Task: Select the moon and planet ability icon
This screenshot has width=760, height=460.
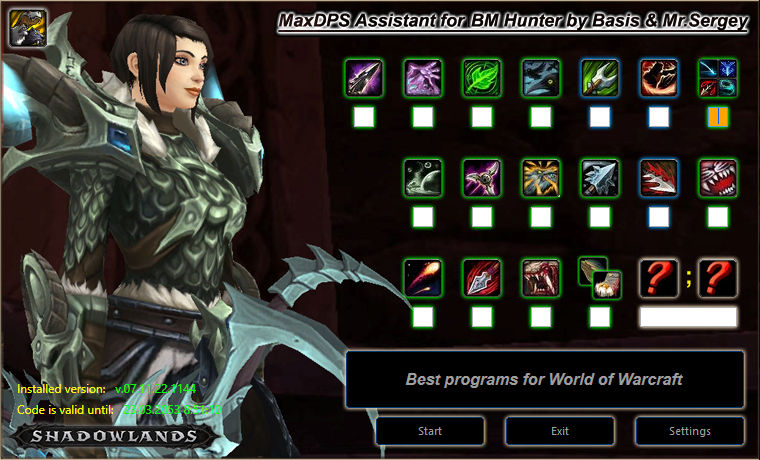Action: click(x=423, y=177)
